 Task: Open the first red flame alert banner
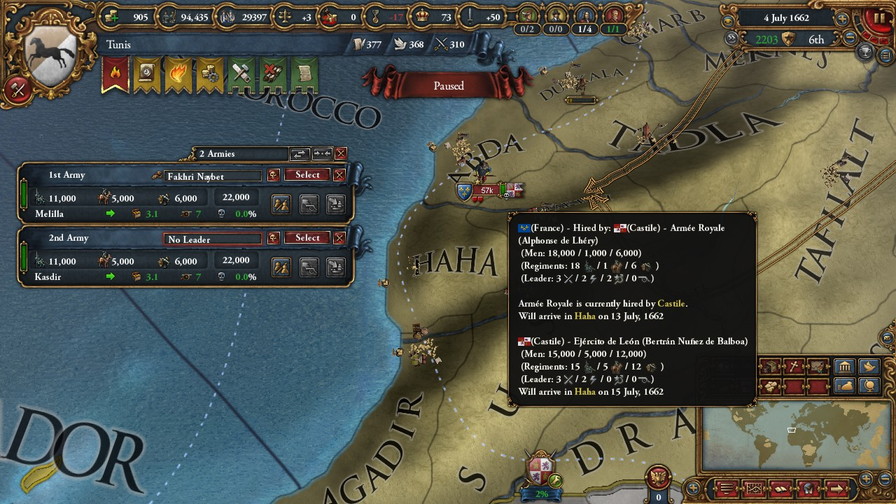114,73
